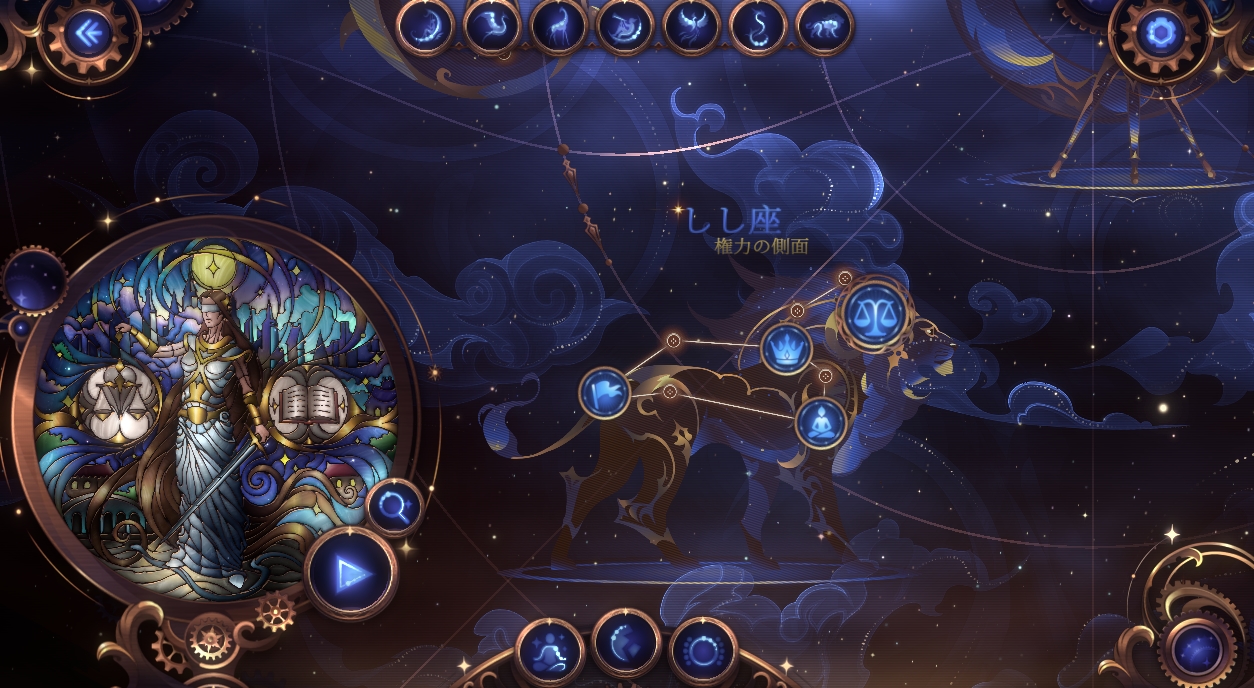This screenshot has width=1254, height=688.
Task: Select the scales of justice node
Action: (x=874, y=314)
